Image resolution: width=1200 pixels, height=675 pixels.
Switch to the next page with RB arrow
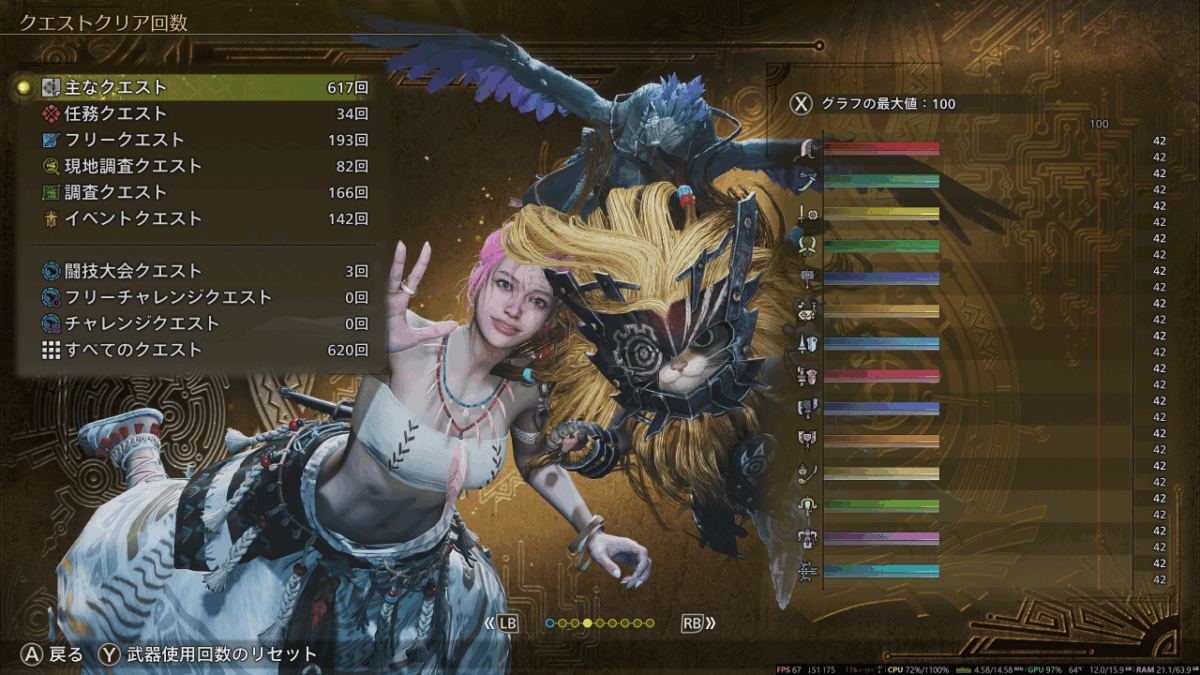pyautogui.click(x=698, y=623)
